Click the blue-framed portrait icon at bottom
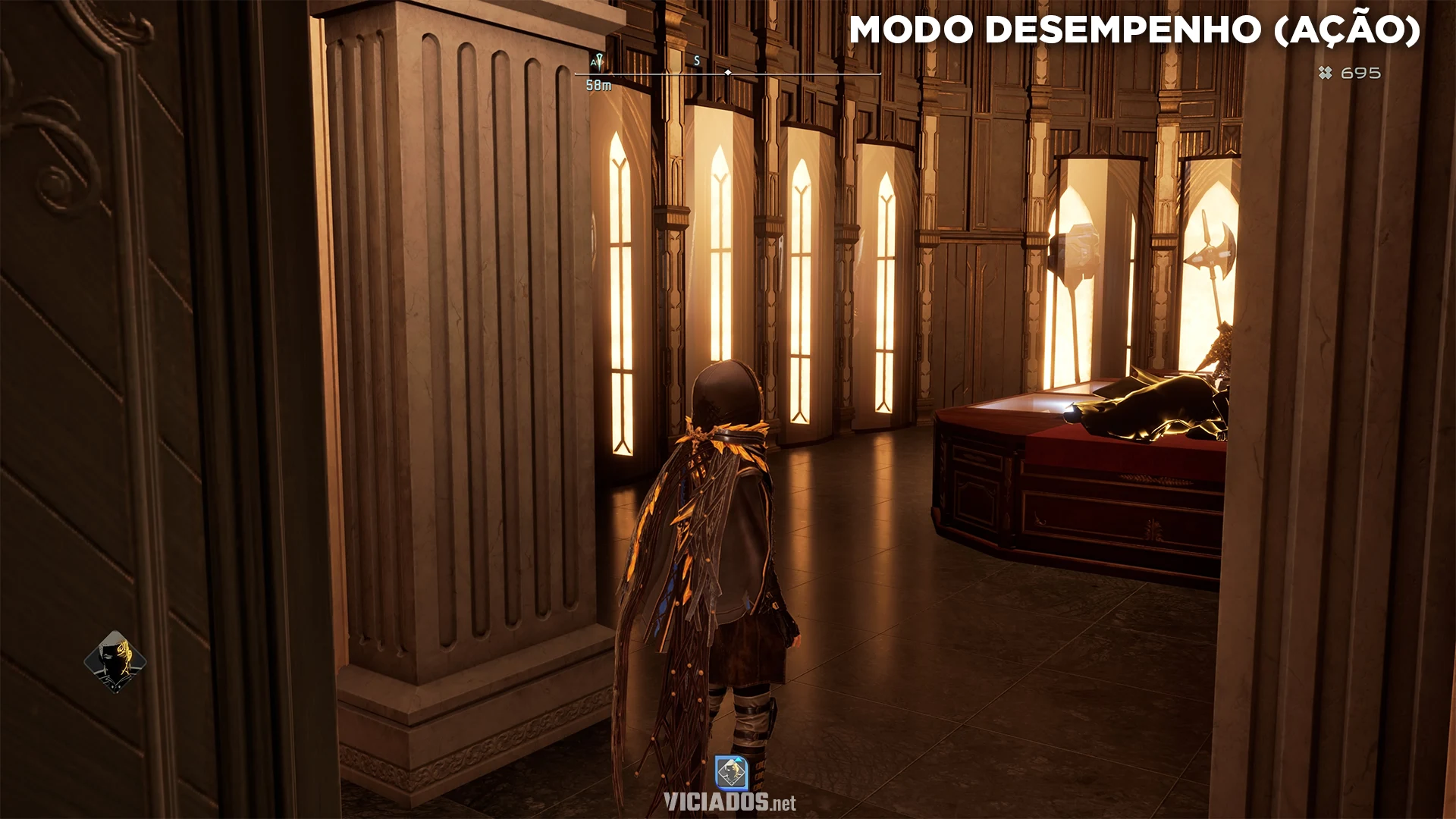1456x819 pixels. pyautogui.click(x=731, y=773)
